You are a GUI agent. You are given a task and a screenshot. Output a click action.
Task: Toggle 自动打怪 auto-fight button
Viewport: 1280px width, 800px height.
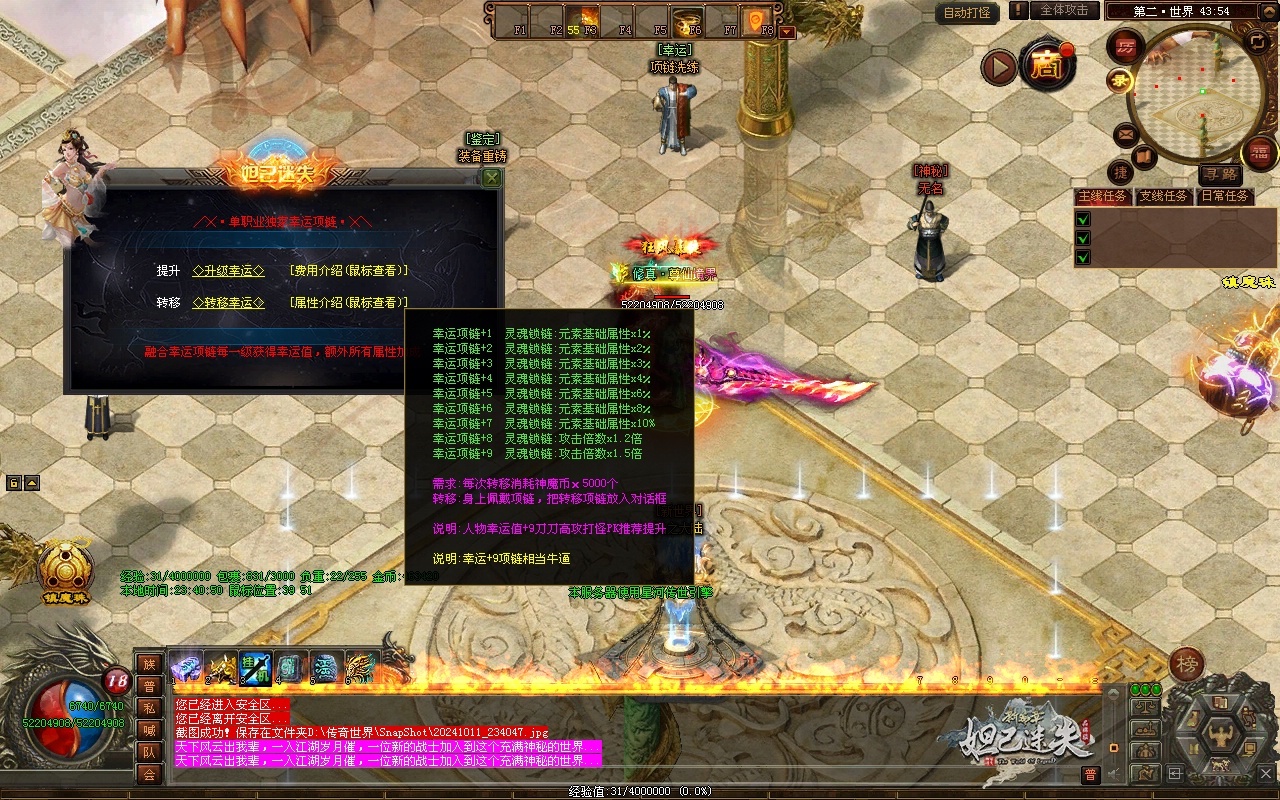coord(968,13)
